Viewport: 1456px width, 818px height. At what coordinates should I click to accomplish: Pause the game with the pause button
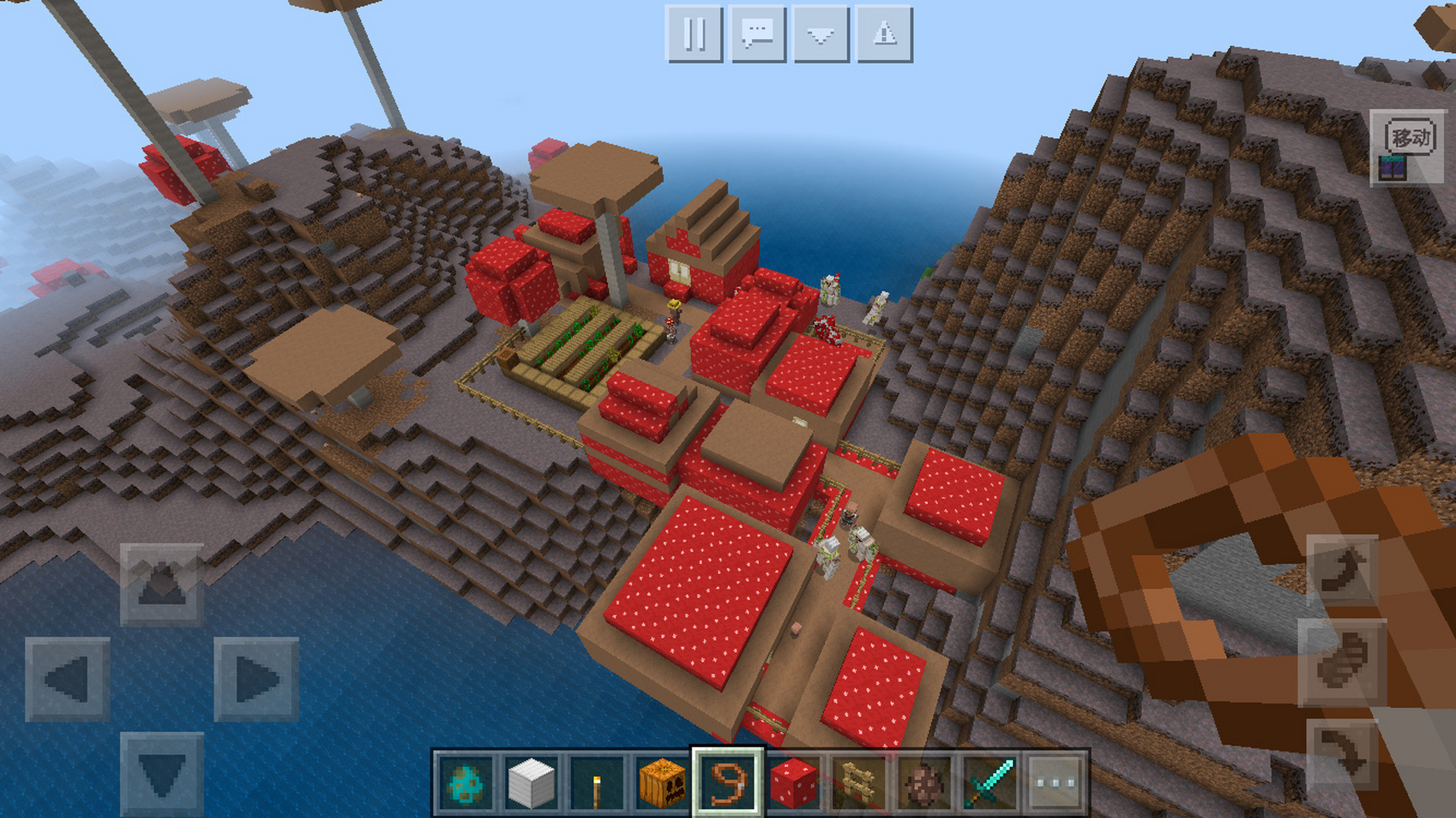[x=694, y=34]
